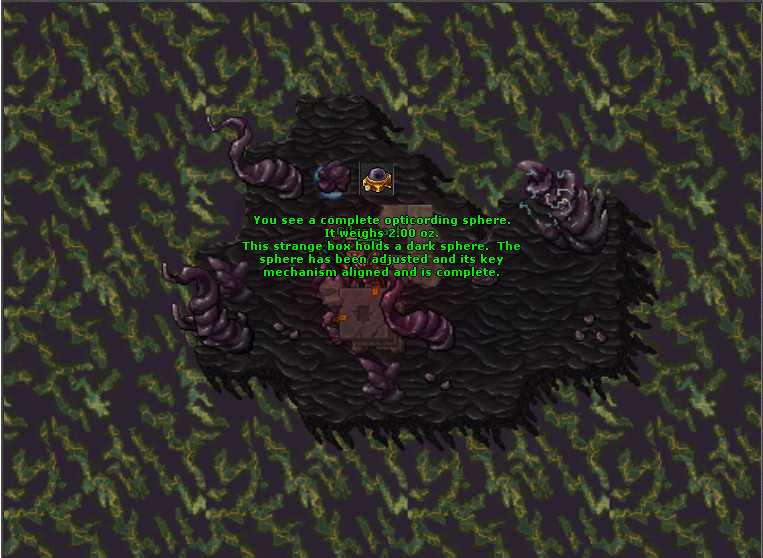The height and width of the screenshot is (558, 763).
Task: Select the complete opticording sphere item
Action: [376, 179]
